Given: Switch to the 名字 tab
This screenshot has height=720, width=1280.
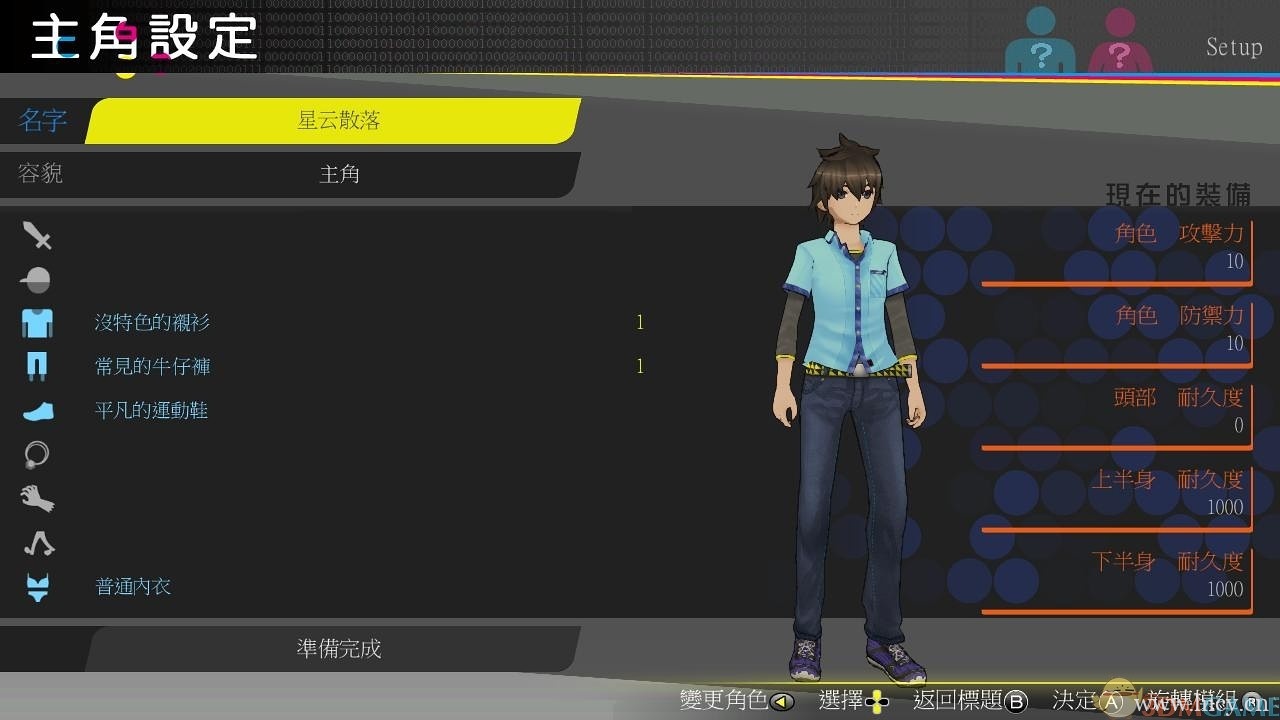Looking at the screenshot, I should (44, 121).
